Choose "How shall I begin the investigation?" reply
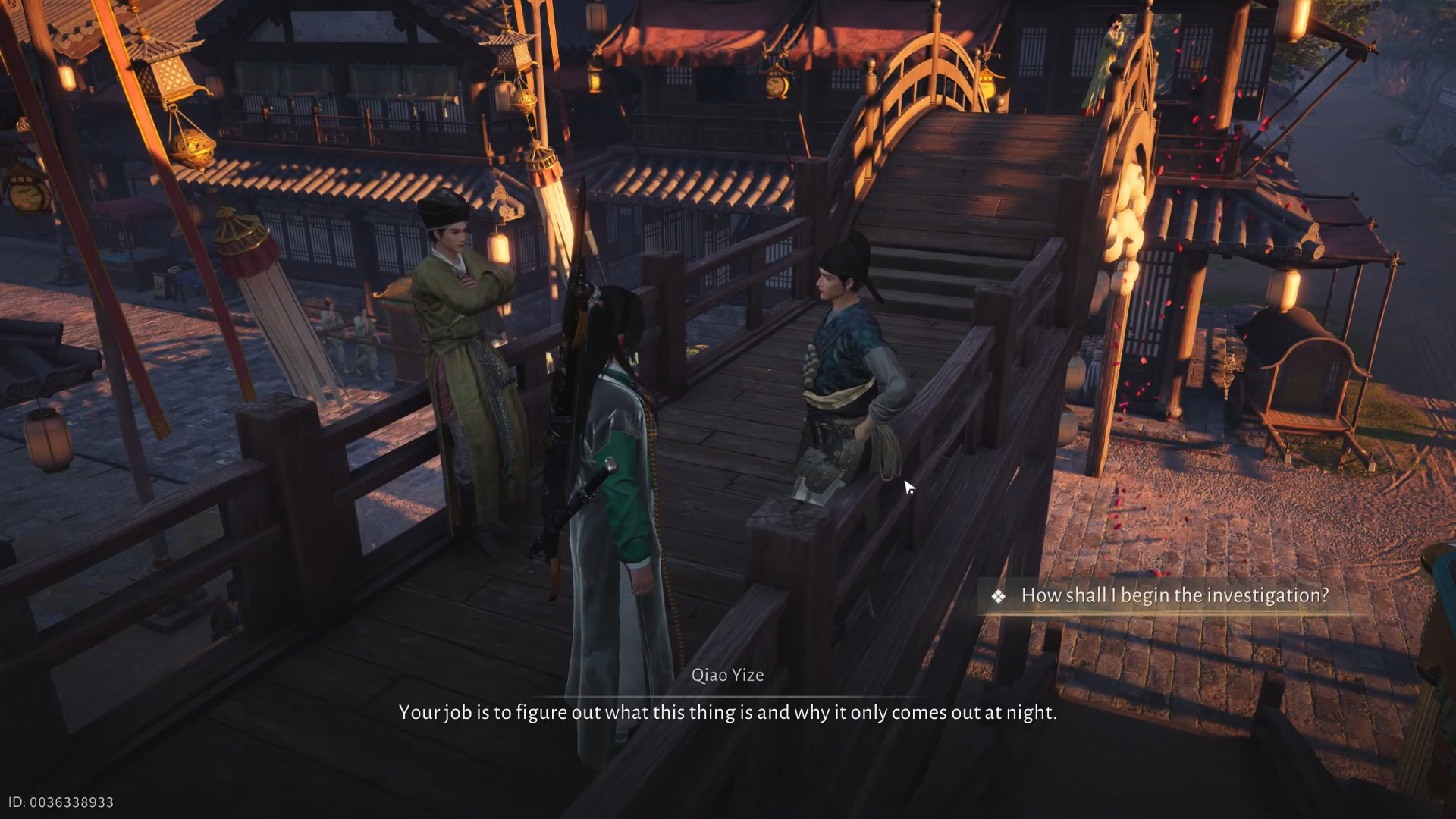 tap(1174, 596)
